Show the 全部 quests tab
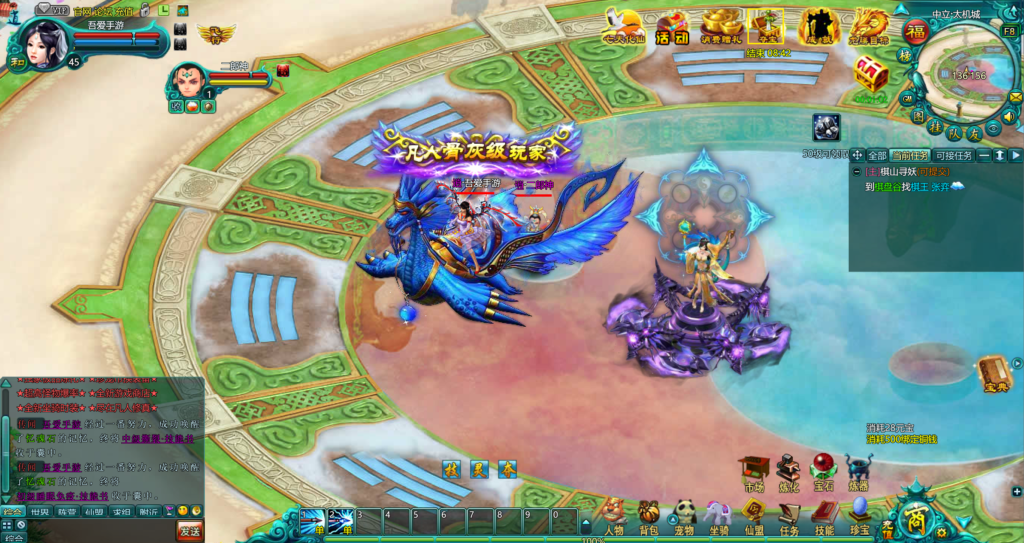1024x543 pixels. (x=877, y=155)
